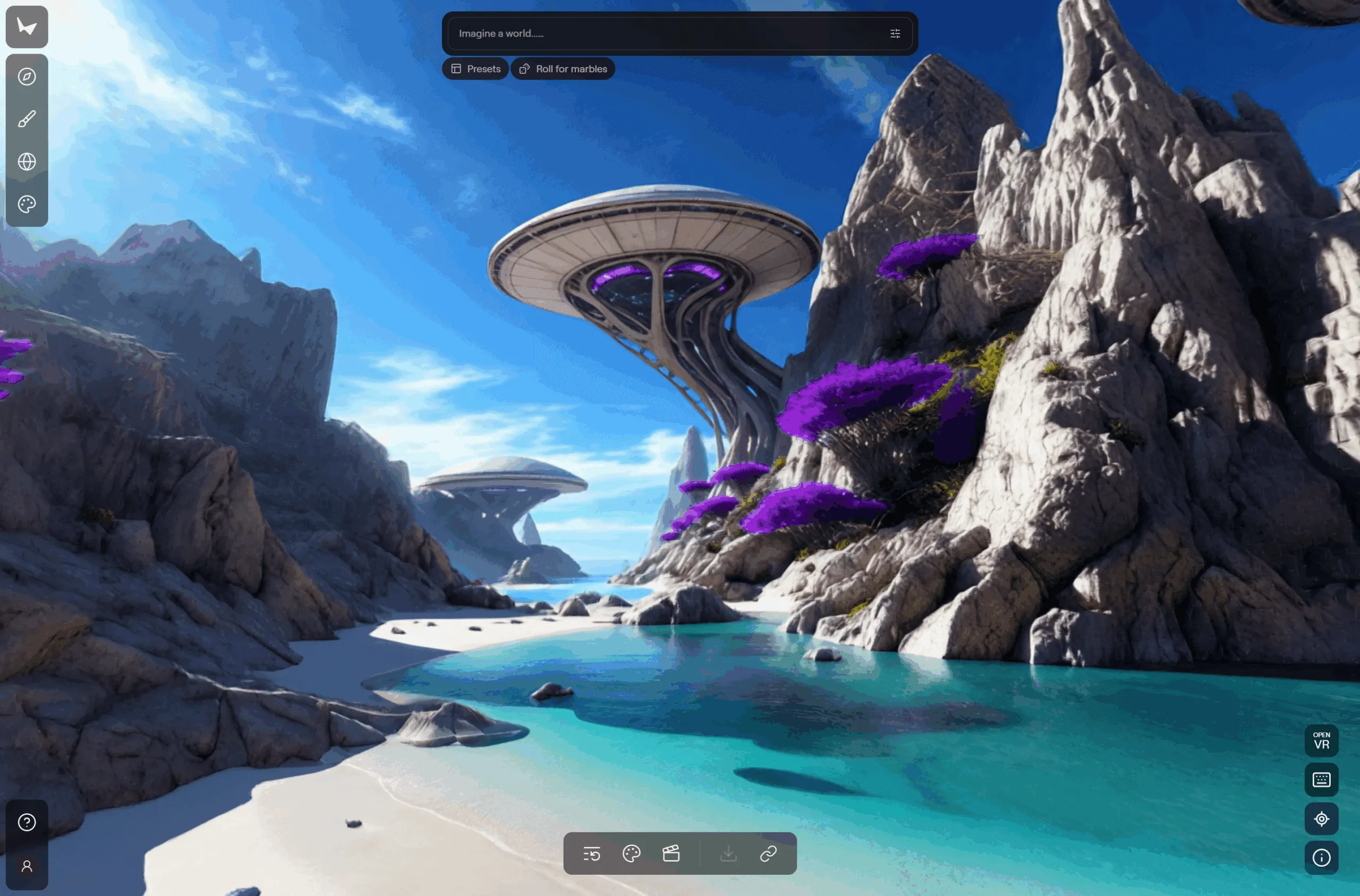The width and height of the screenshot is (1360, 896).
Task: Copy the share link via chain icon
Action: [x=768, y=854]
